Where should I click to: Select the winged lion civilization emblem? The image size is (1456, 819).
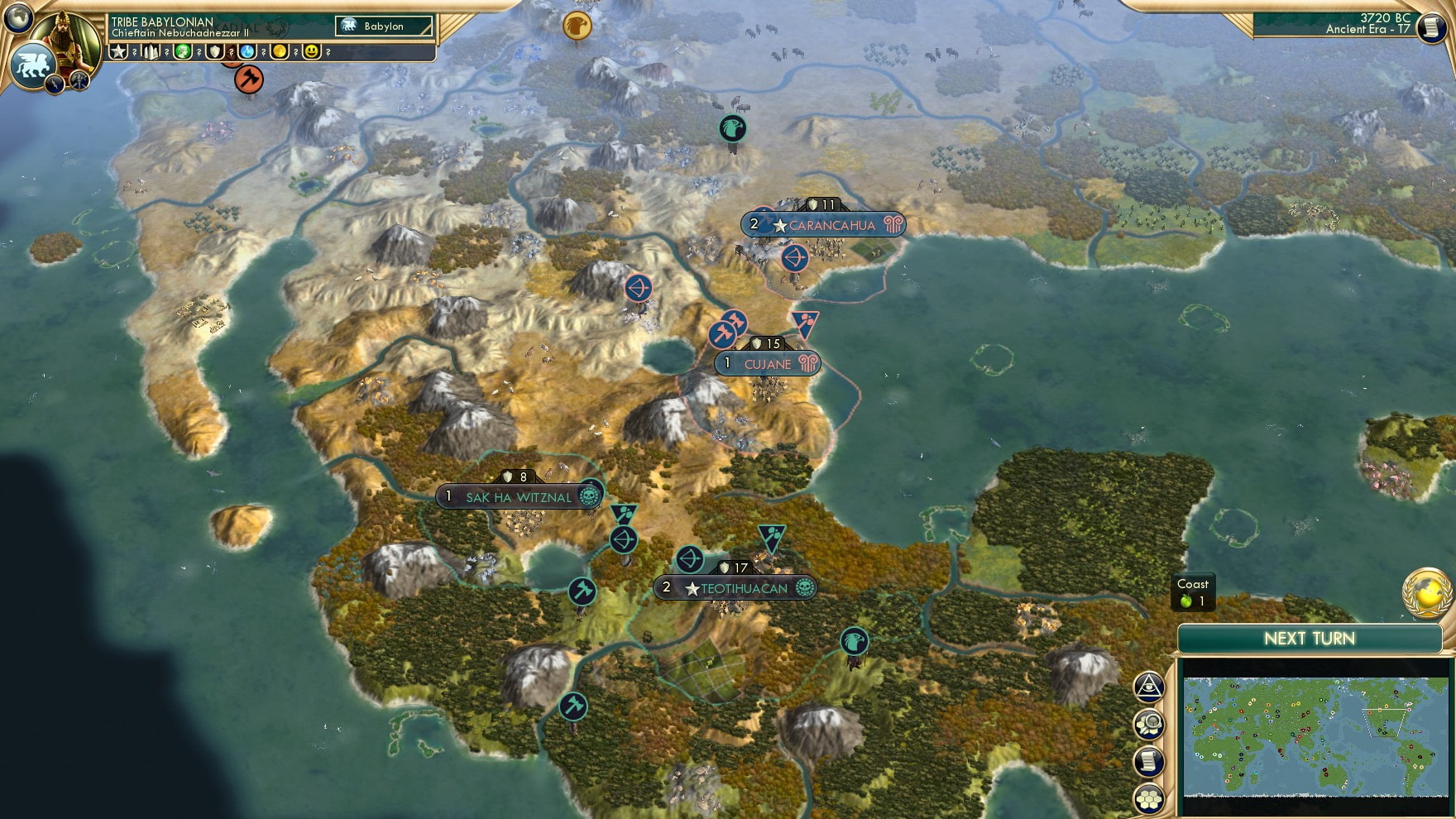pos(31,66)
